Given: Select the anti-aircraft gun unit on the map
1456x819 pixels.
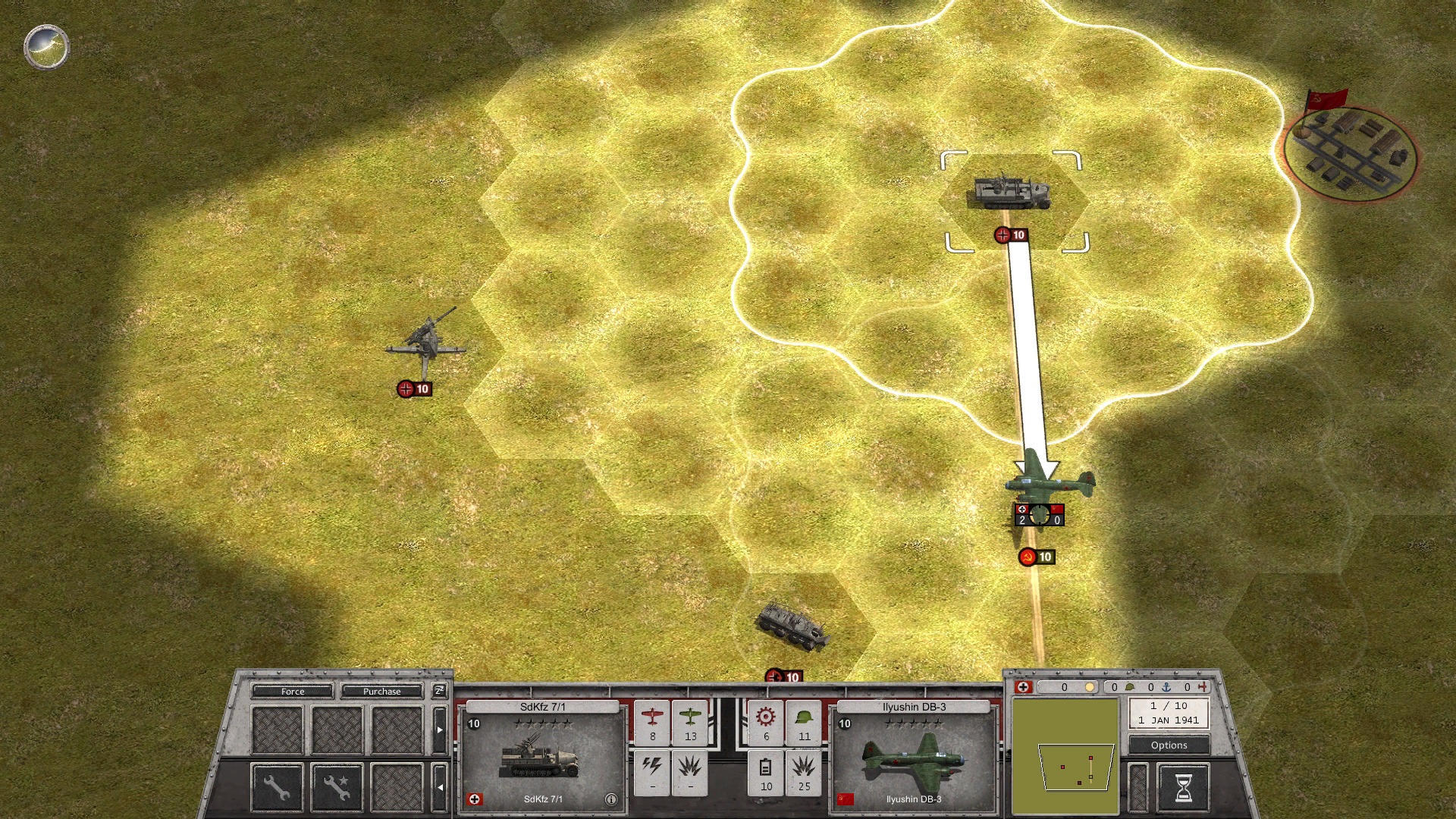Looking at the screenshot, I should (426, 341).
